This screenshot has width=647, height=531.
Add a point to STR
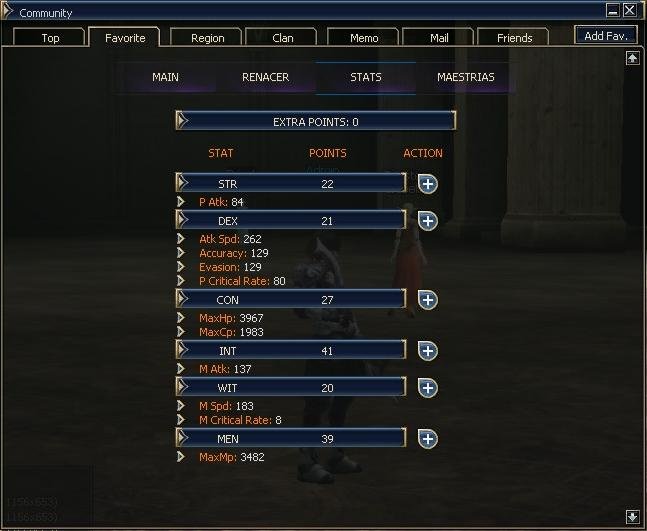[427, 184]
